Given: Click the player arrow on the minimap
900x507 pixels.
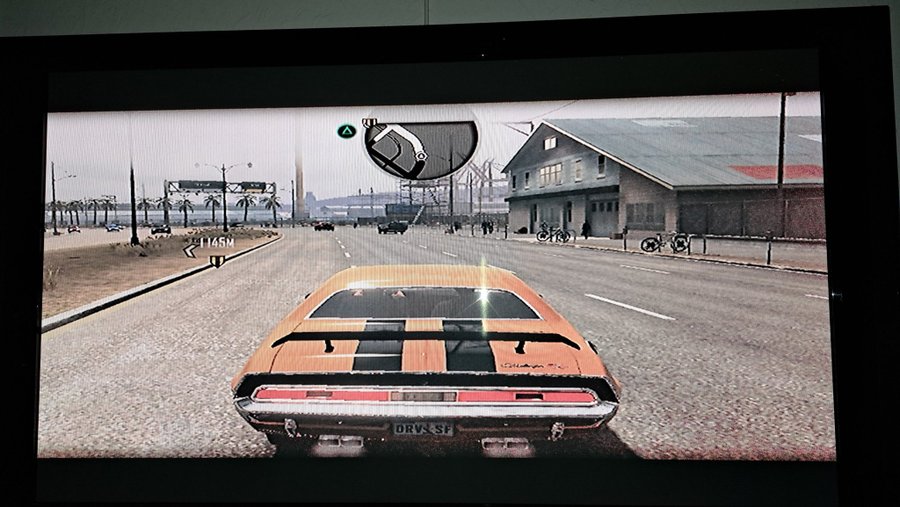Looking at the screenshot, I should coord(420,157).
